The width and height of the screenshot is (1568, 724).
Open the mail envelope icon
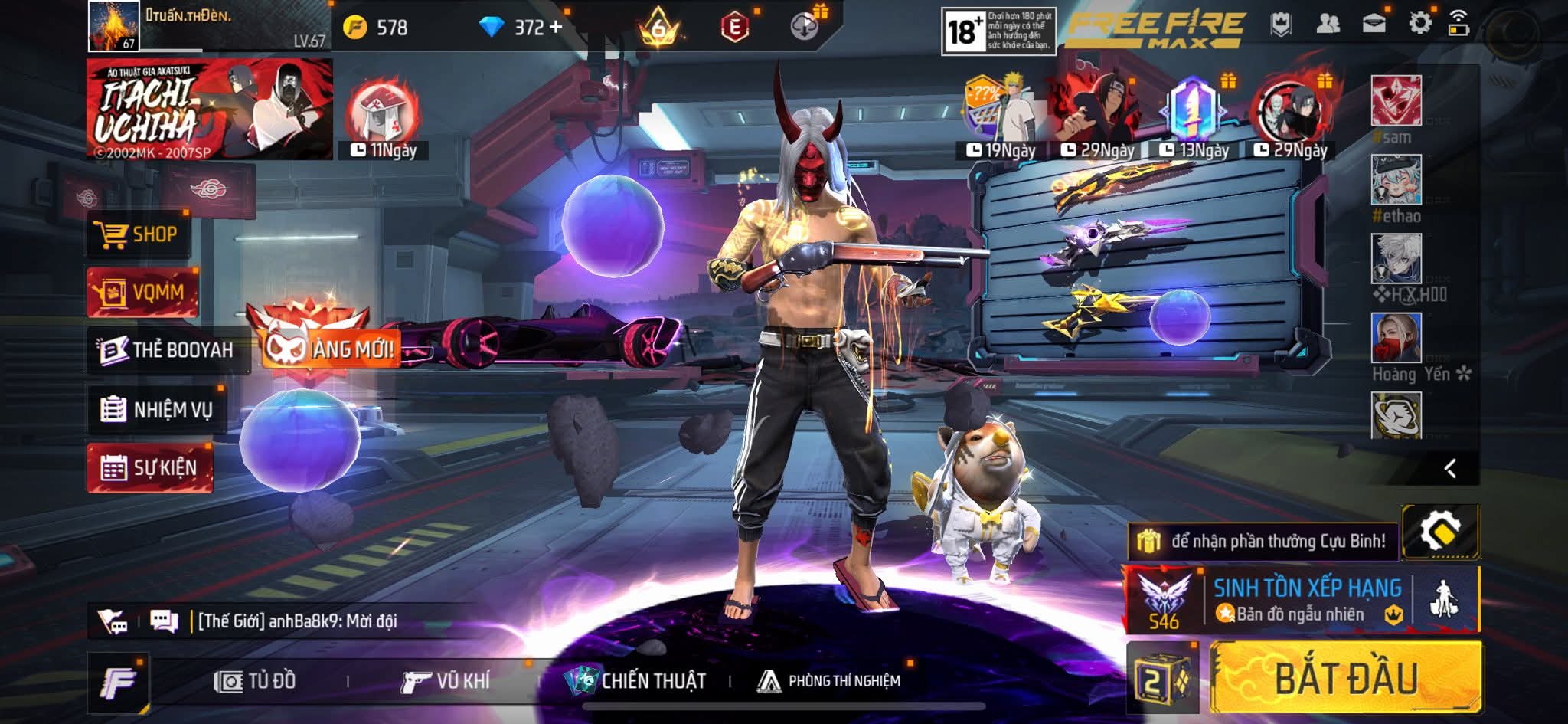tap(1374, 24)
